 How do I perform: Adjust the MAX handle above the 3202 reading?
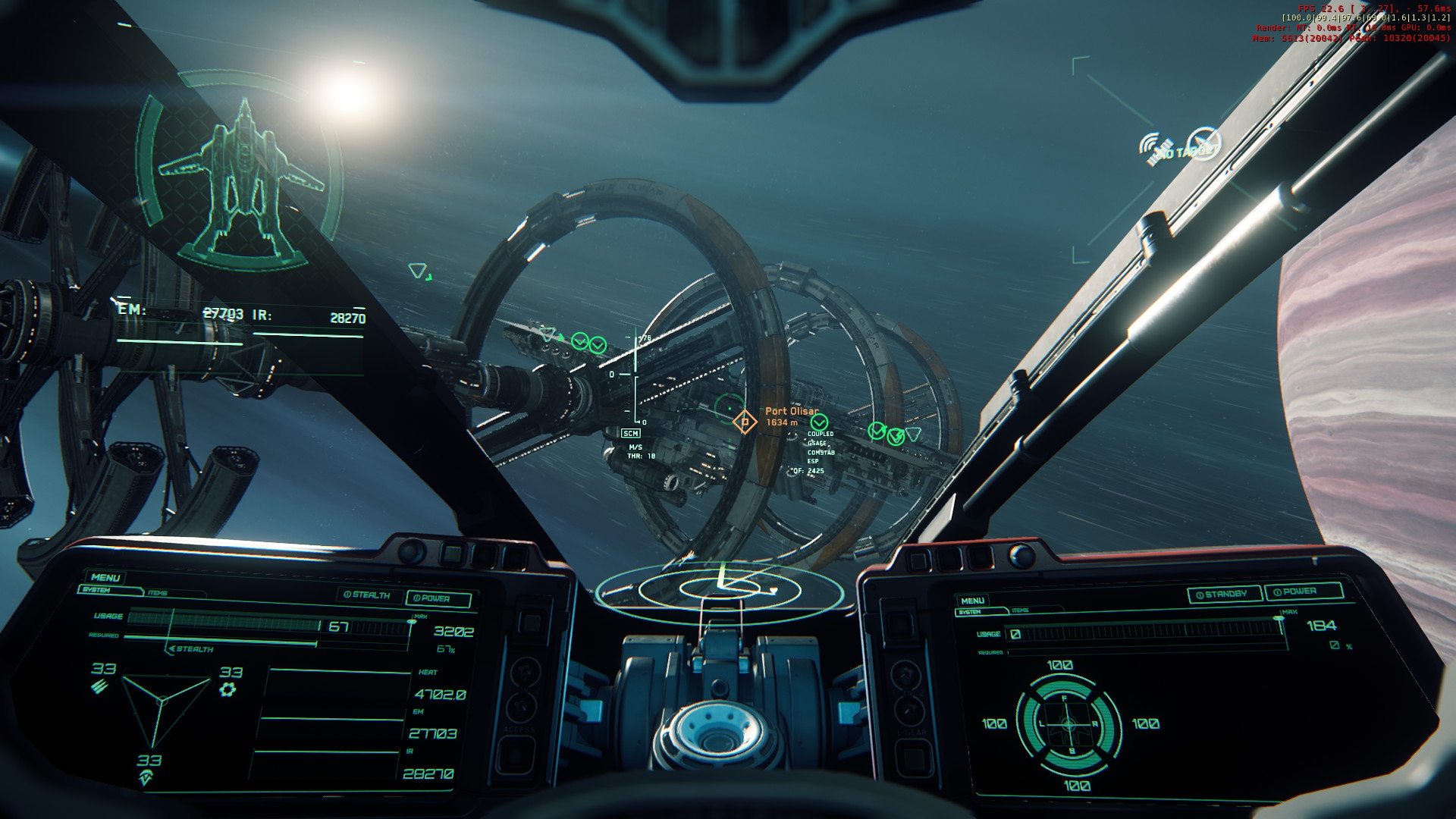413,620
